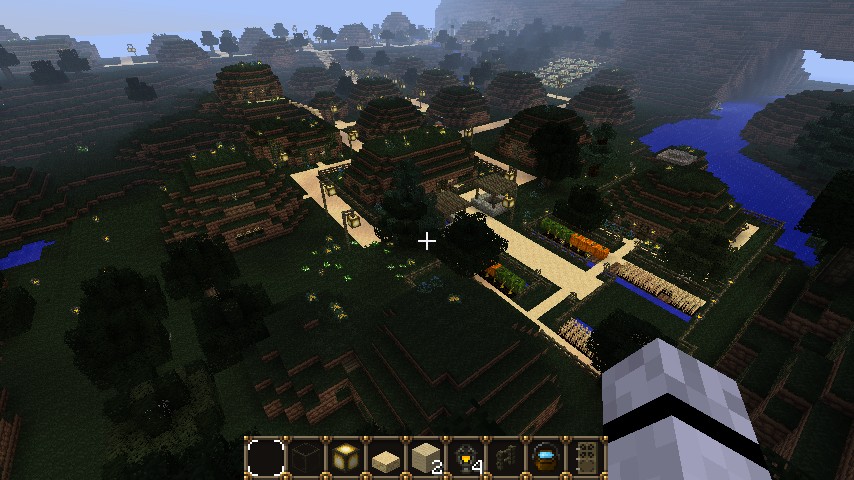Pick the sandstone block stack of 2
The image size is (854, 480).
(426, 458)
